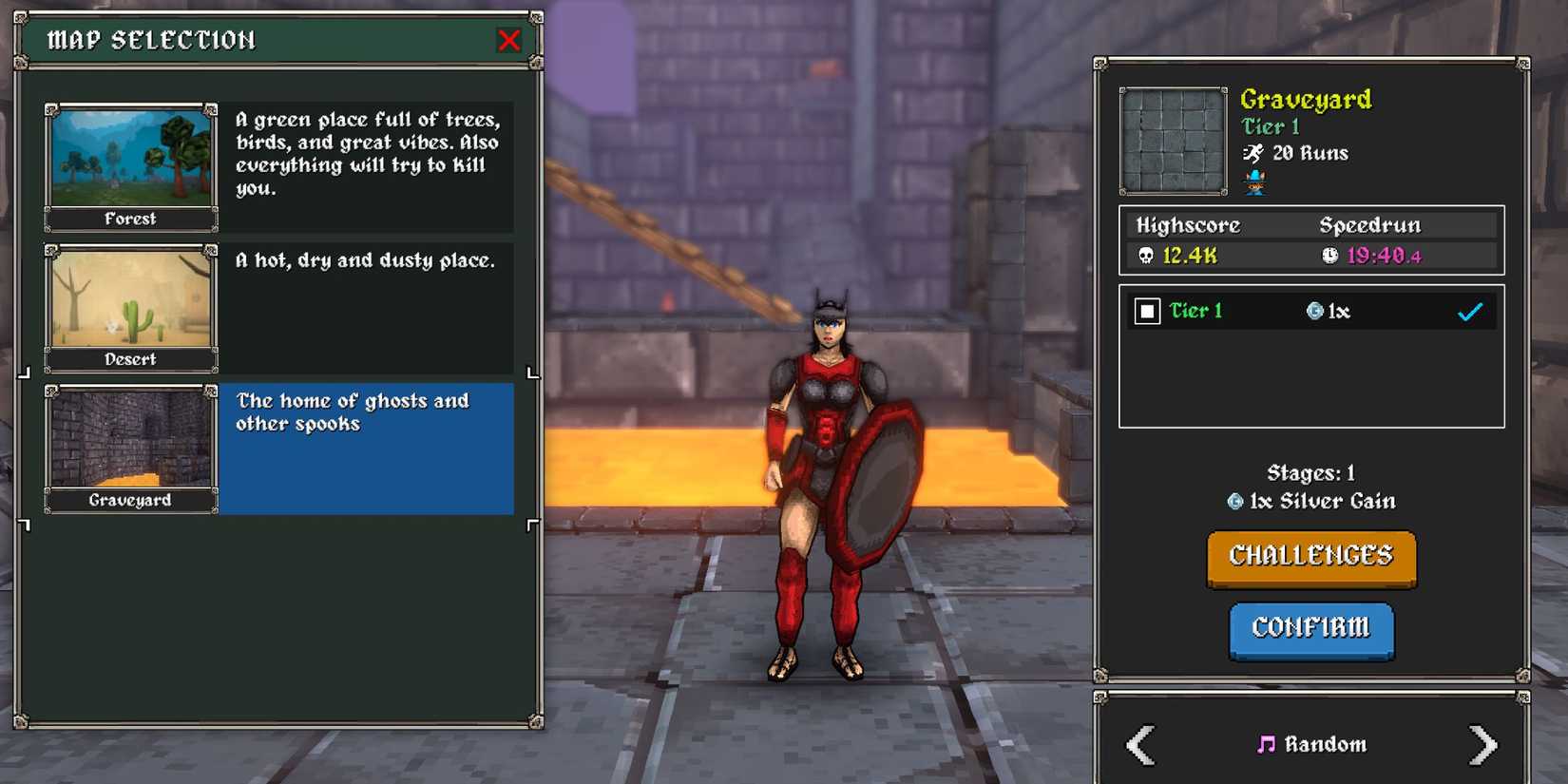Open the Map Selection title bar
This screenshot has width=1568, height=784.
point(152,40)
